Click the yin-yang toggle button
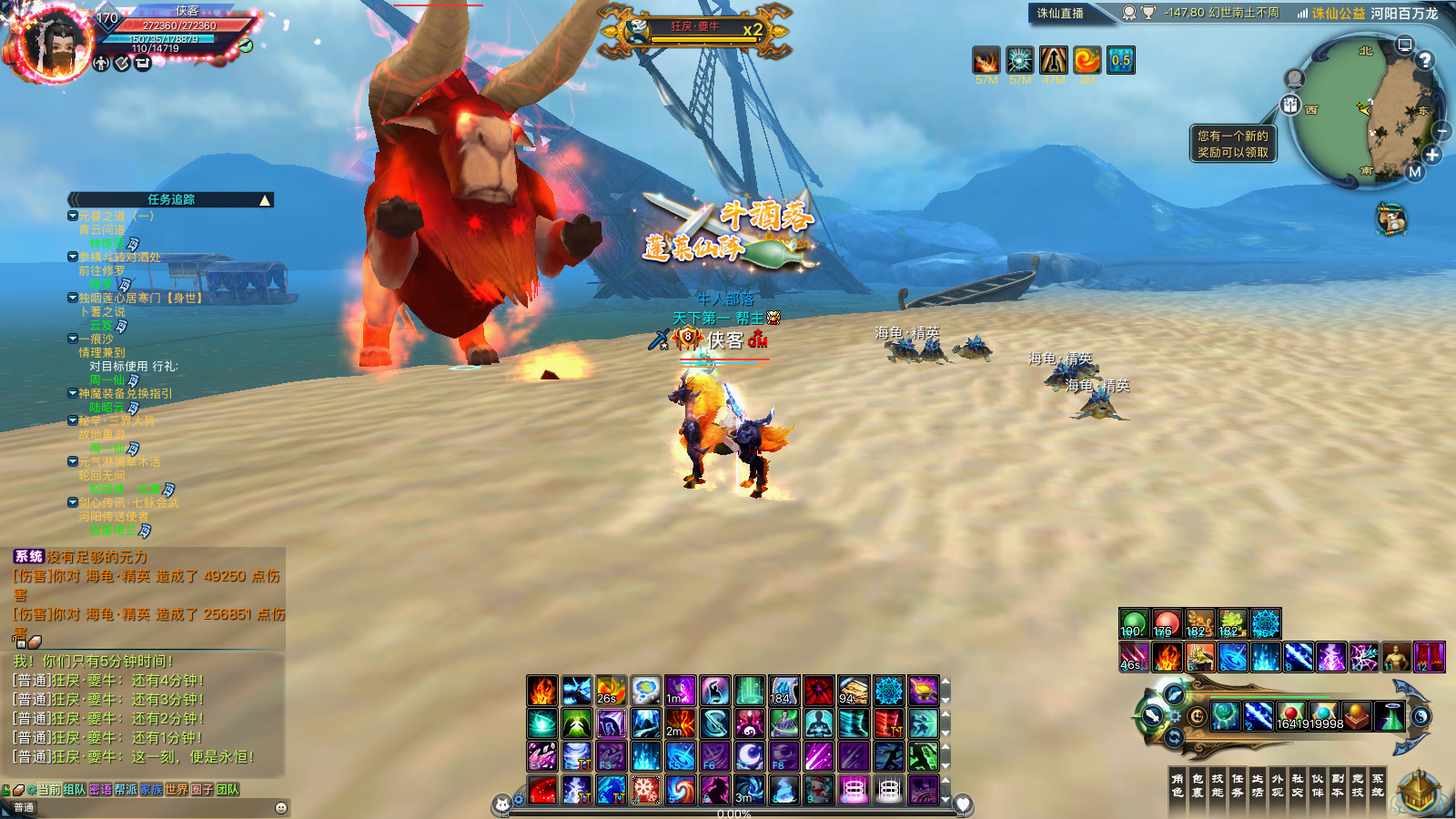Viewport: 1456px width, 819px height. tap(1421, 717)
